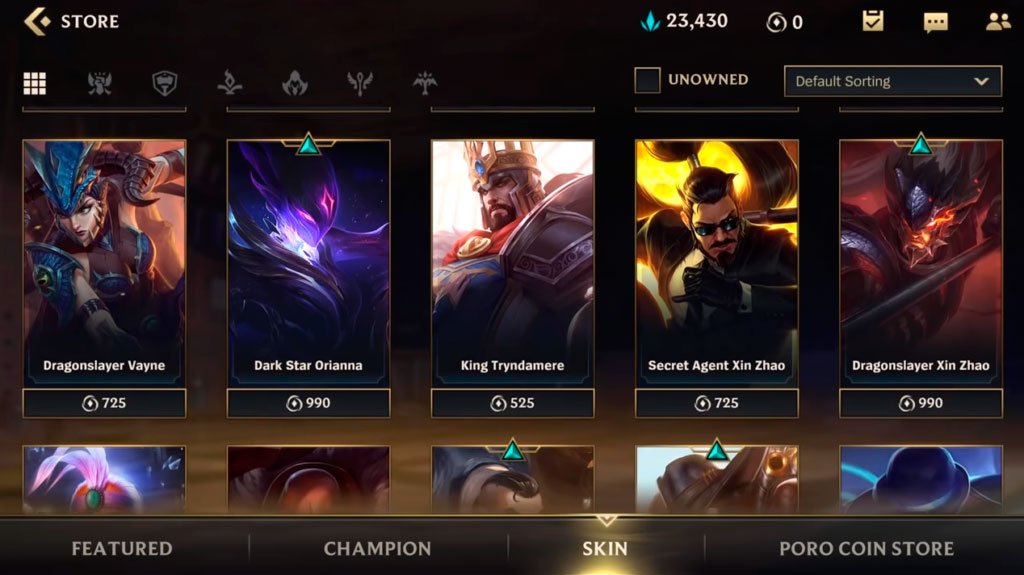
Task: Open the Dragonslayer Xin Zhao skin card
Action: click(x=920, y=262)
